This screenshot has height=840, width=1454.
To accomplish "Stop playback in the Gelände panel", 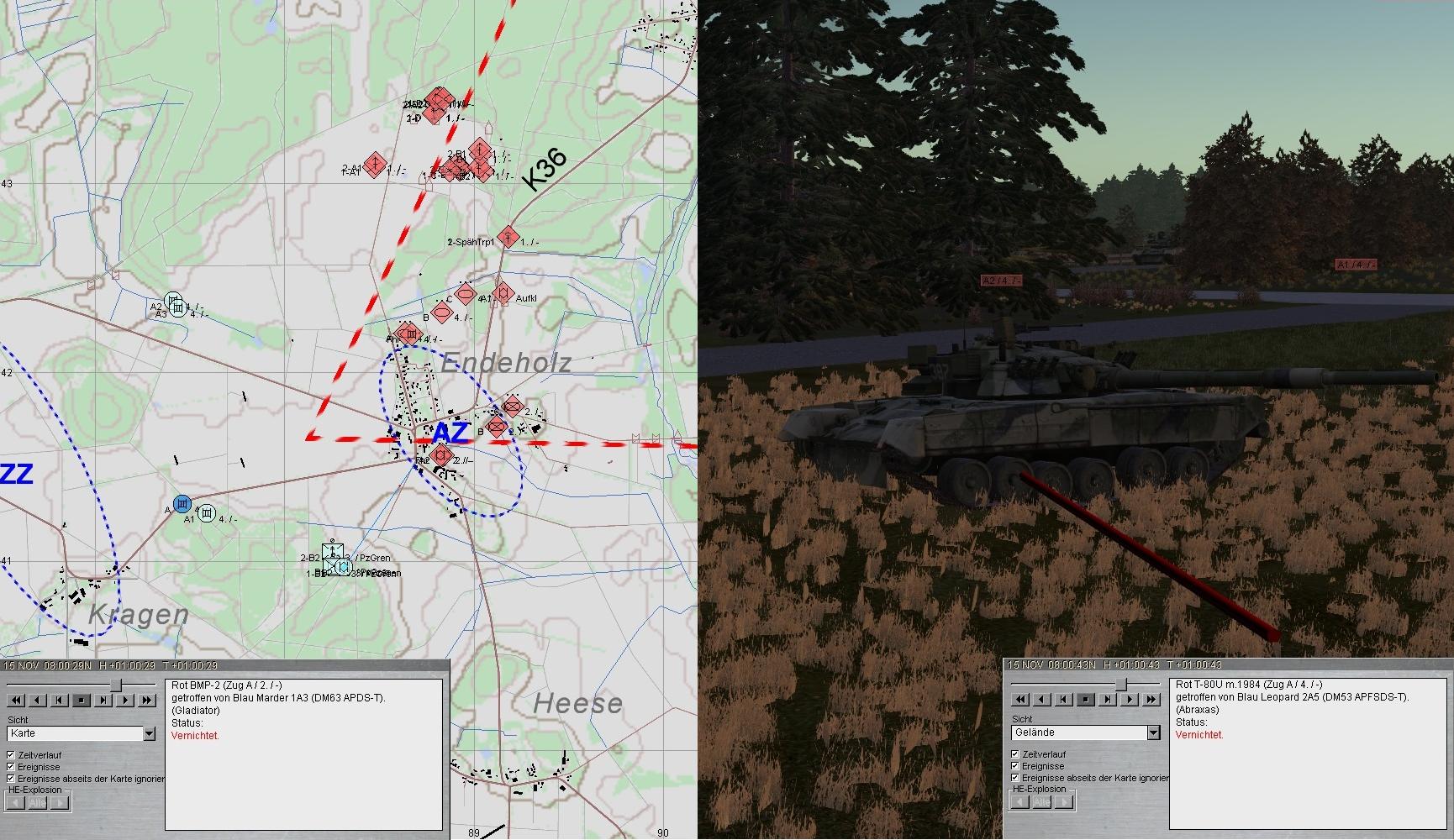I will click(x=1086, y=699).
